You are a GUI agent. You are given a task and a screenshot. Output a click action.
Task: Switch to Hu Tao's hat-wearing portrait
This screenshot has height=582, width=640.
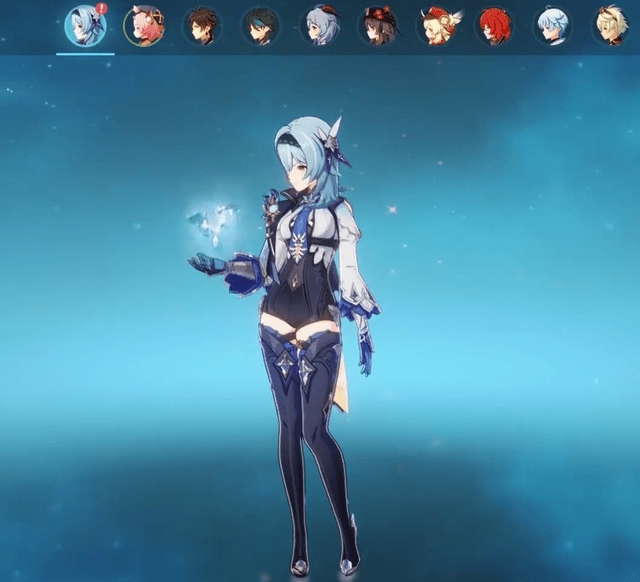(378, 26)
